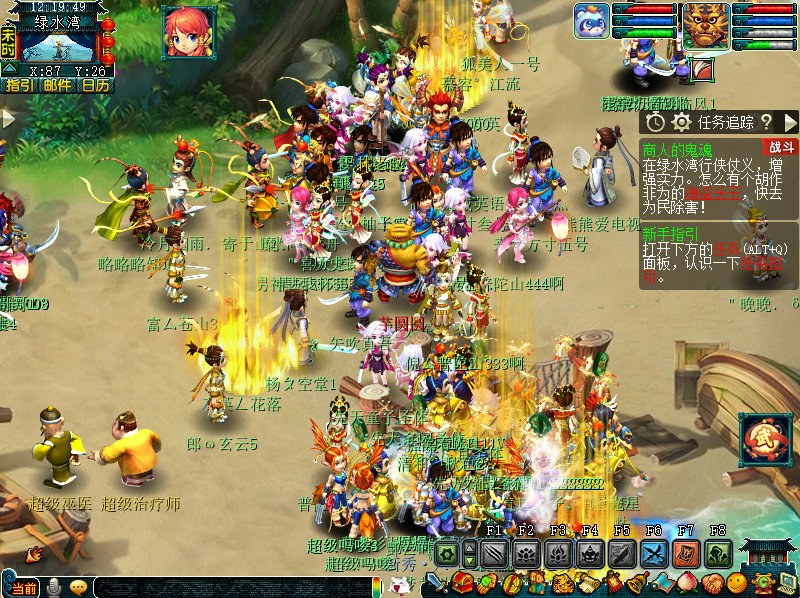The height and width of the screenshot is (598, 800).
Task: Click the claw buff icon
Action: [703, 70]
